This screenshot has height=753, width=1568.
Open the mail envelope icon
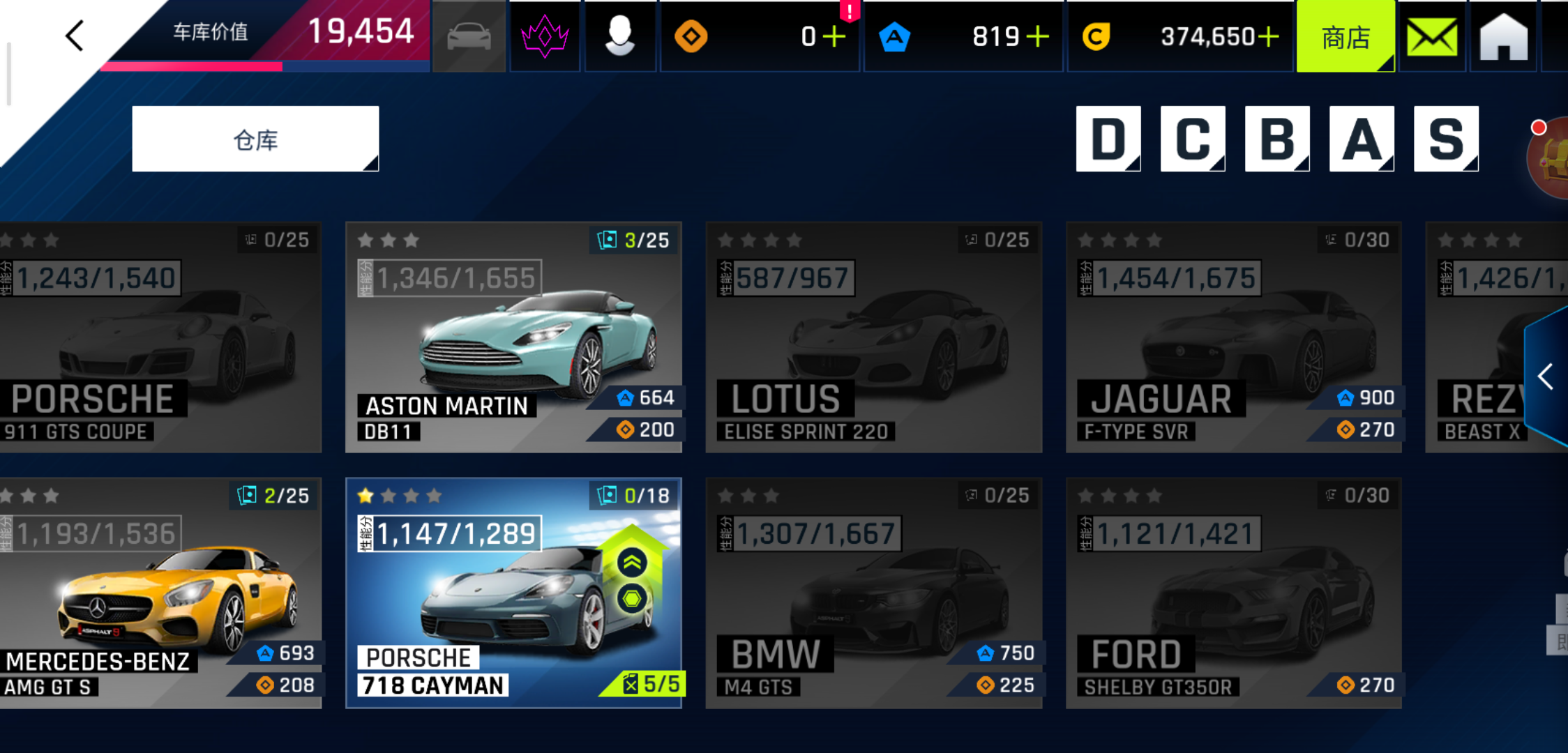[x=1431, y=37]
